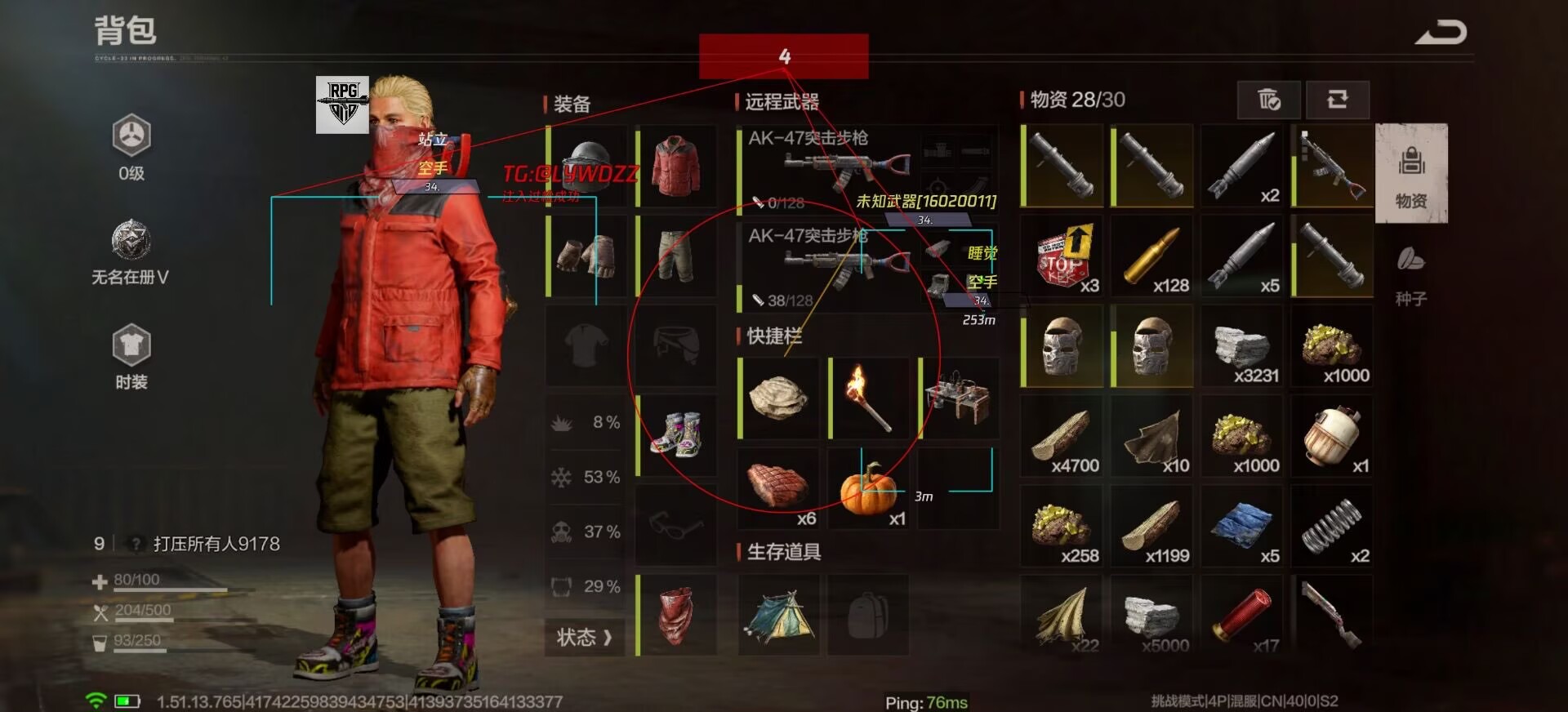Select the x128 rifle bullets stack
The width and height of the screenshot is (1568, 712).
1151,256
